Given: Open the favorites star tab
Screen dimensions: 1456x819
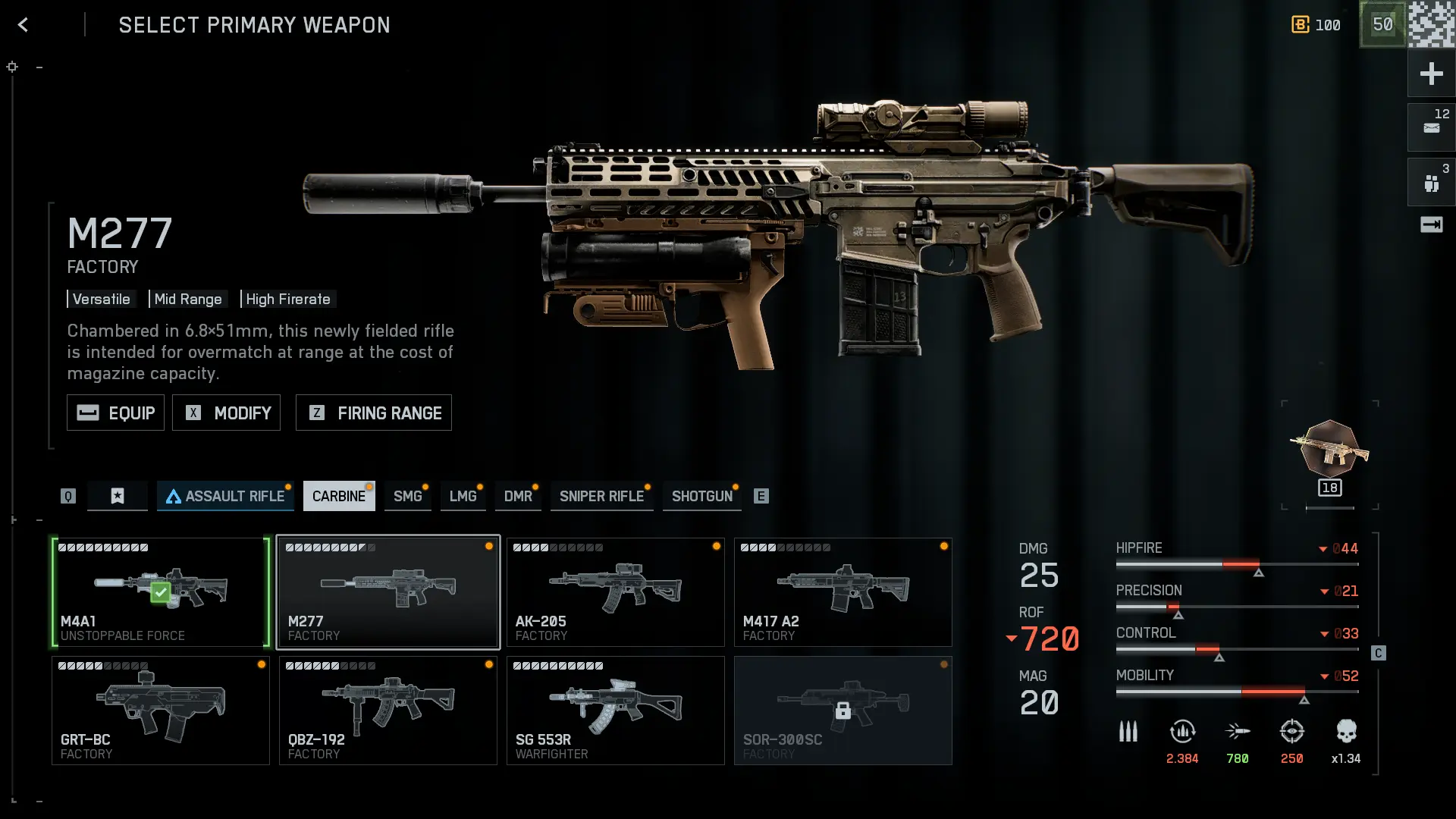Looking at the screenshot, I should pos(118,496).
